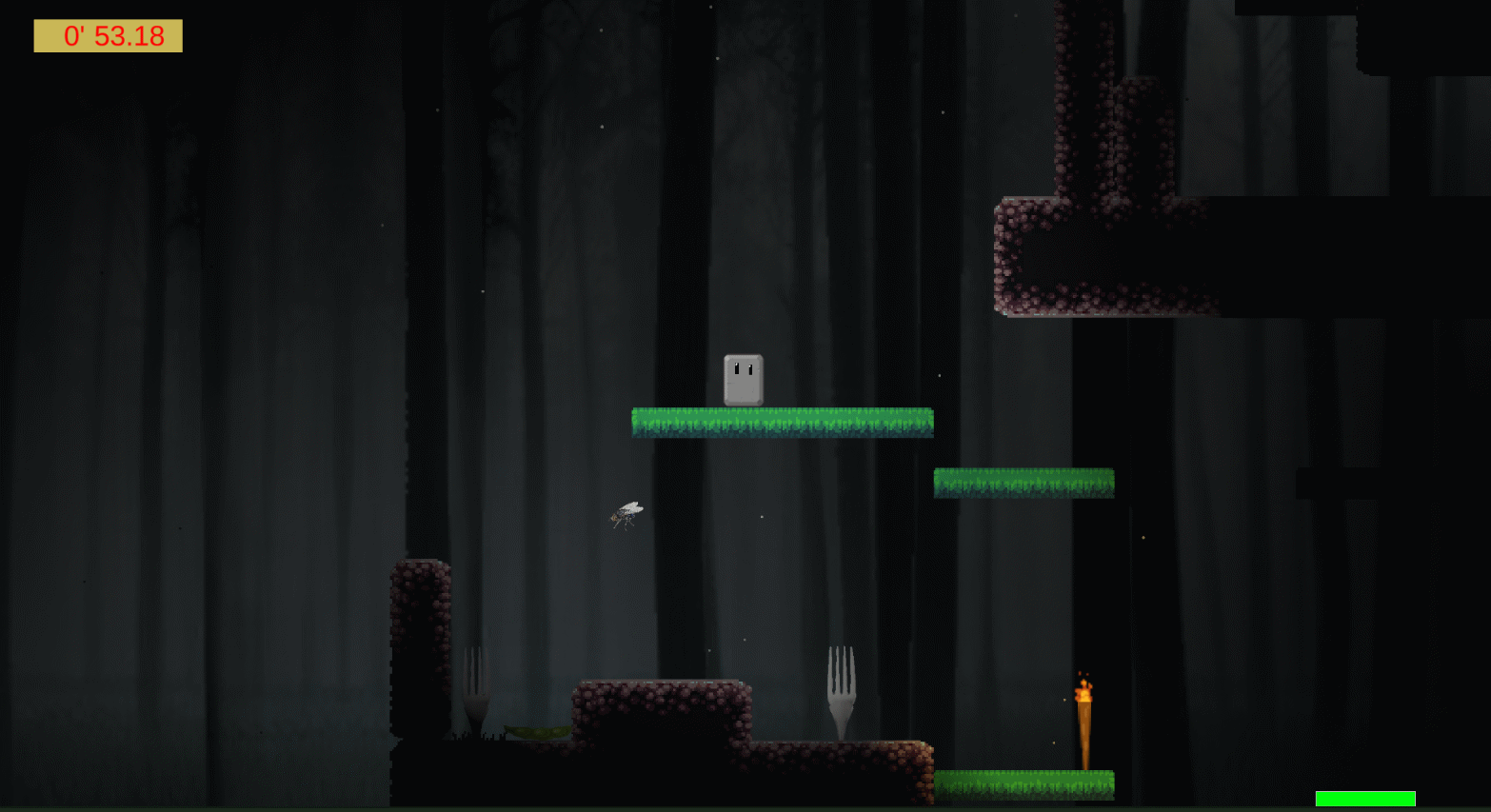The image size is (1491, 812).
Task: Click the tall mossy pillar on the left
Action: coord(422,647)
